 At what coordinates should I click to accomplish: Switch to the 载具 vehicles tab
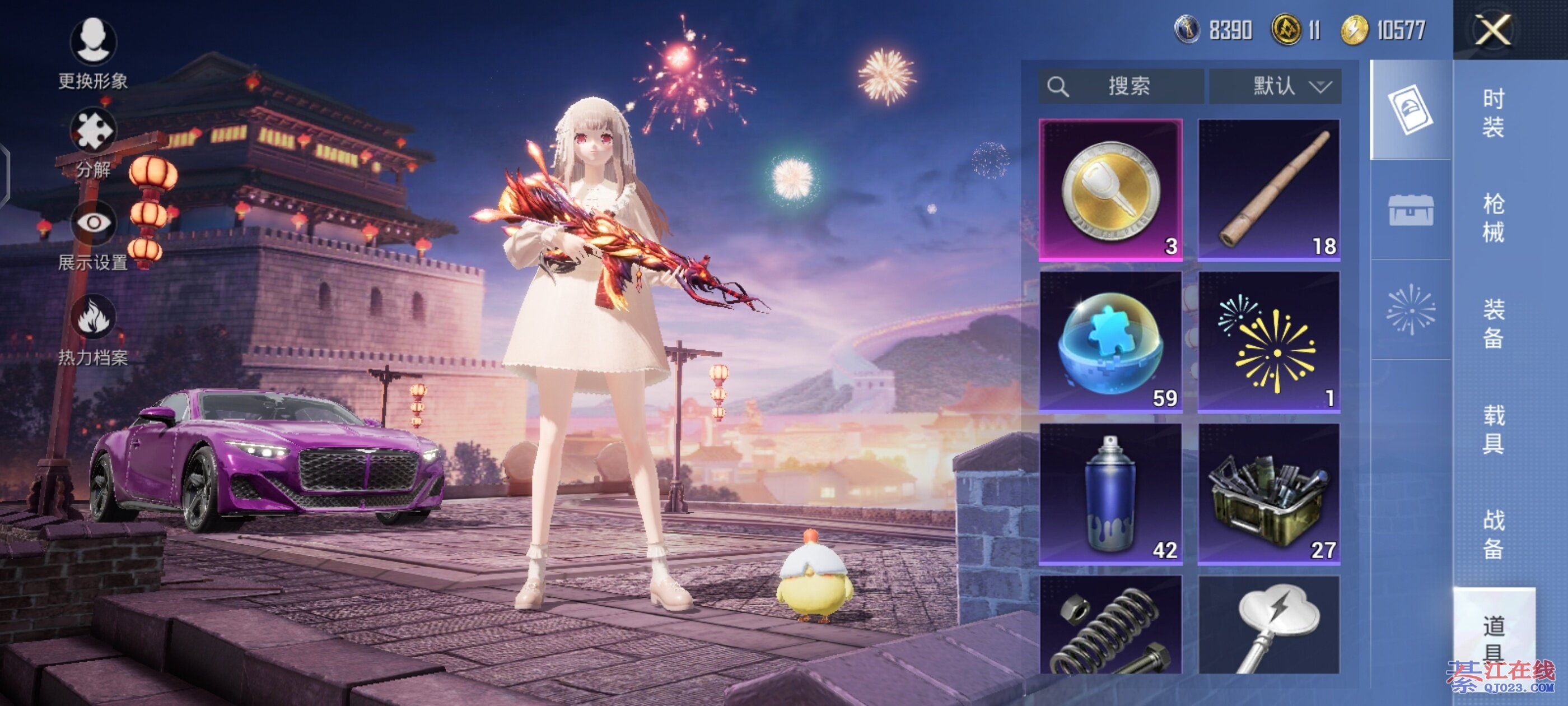pyautogui.click(x=1492, y=428)
